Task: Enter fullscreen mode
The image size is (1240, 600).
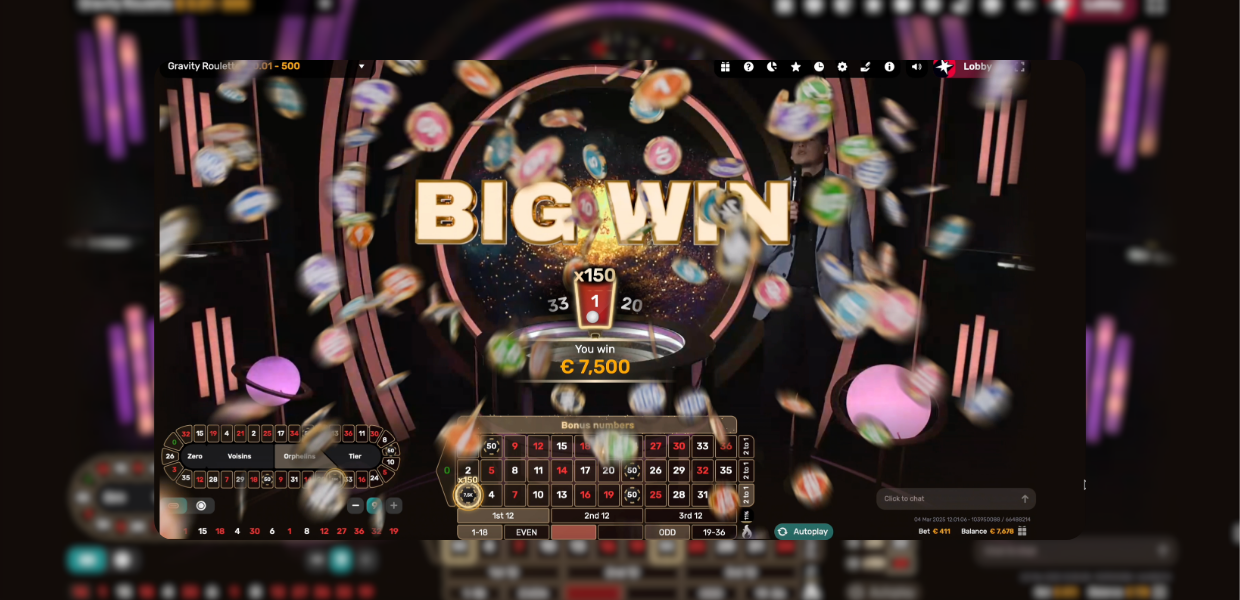Action: point(1019,67)
